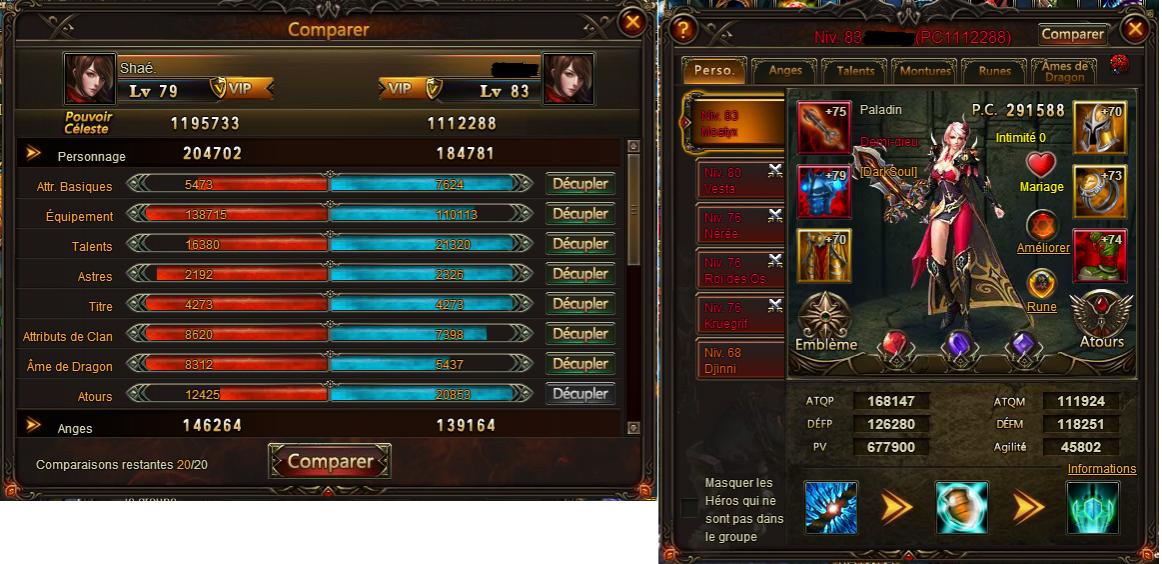Click Découpler next to Atours row
The width and height of the screenshot is (1162, 564).
(580, 394)
